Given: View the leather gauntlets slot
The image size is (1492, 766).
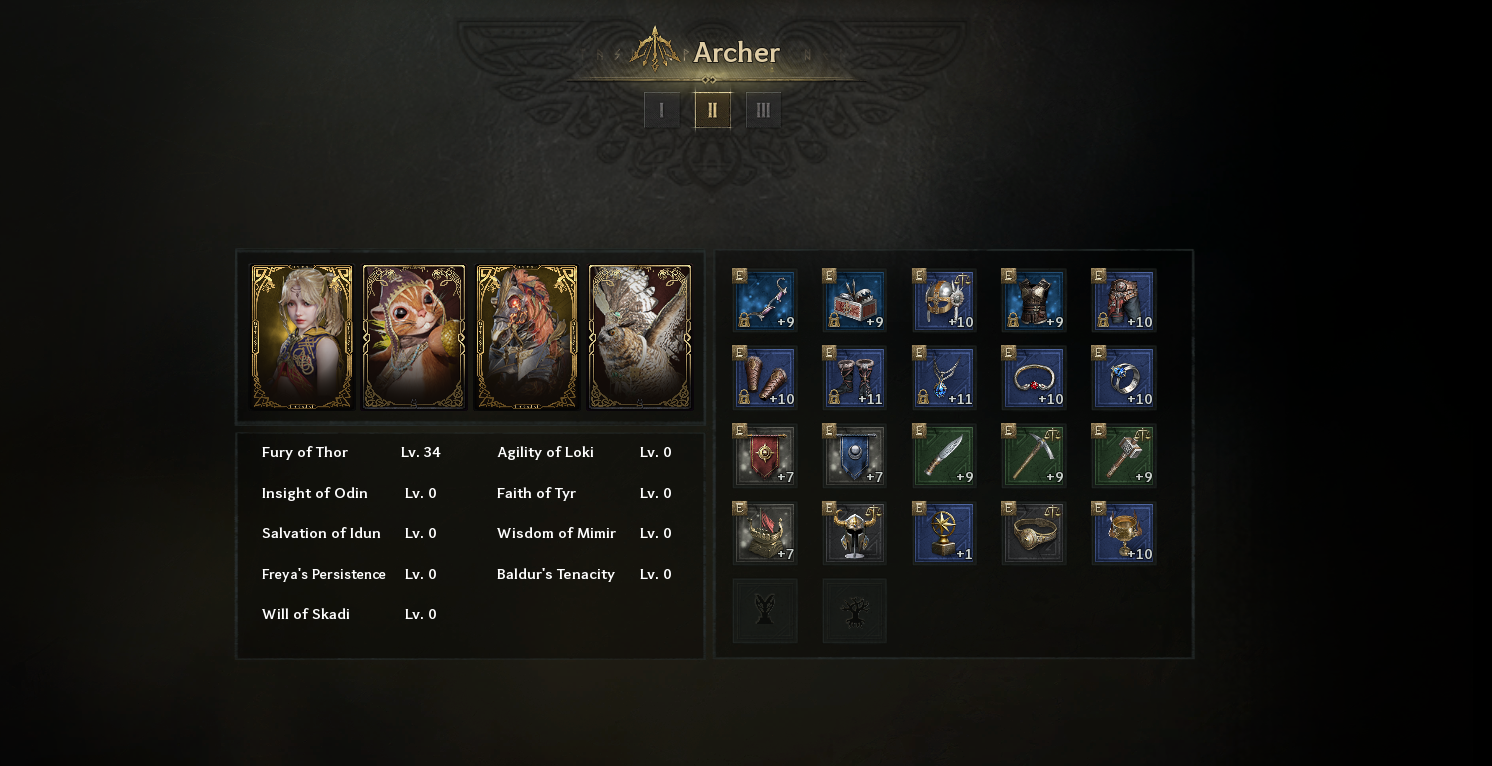Looking at the screenshot, I should (765, 378).
